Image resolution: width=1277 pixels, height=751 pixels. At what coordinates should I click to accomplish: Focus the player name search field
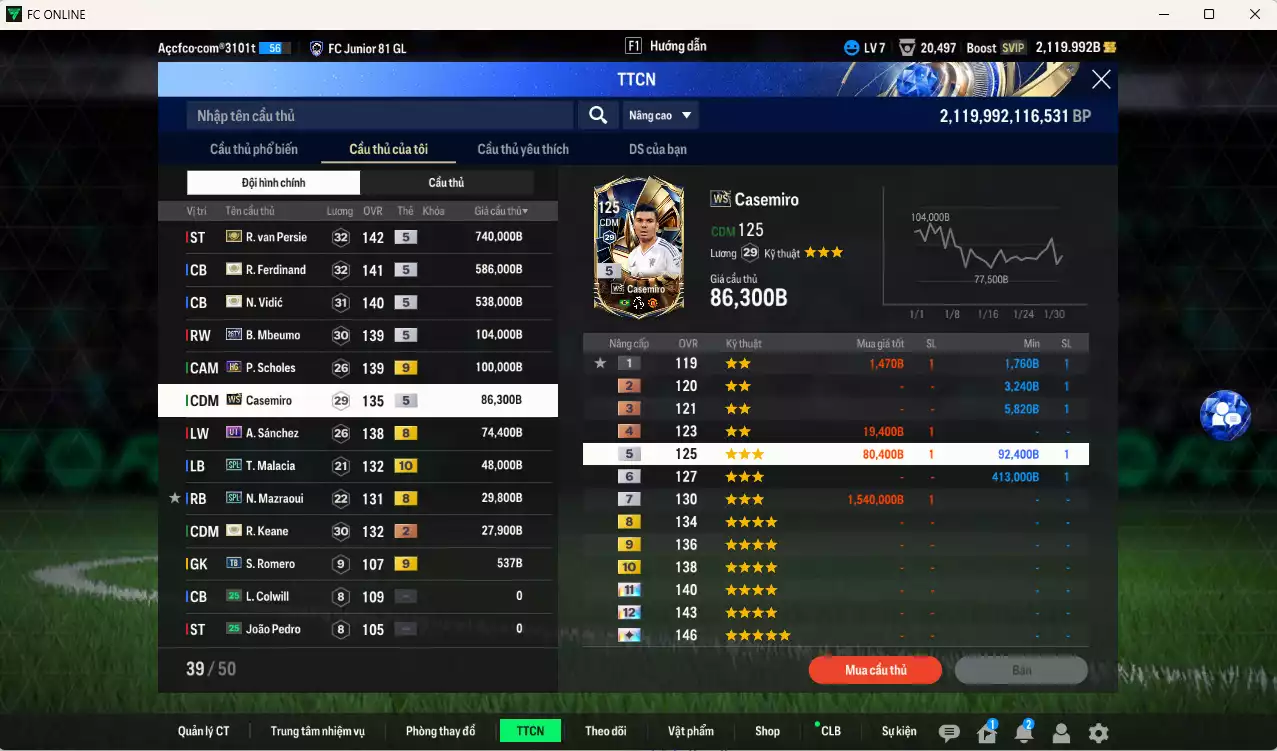pyautogui.click(x=380, y=116)
